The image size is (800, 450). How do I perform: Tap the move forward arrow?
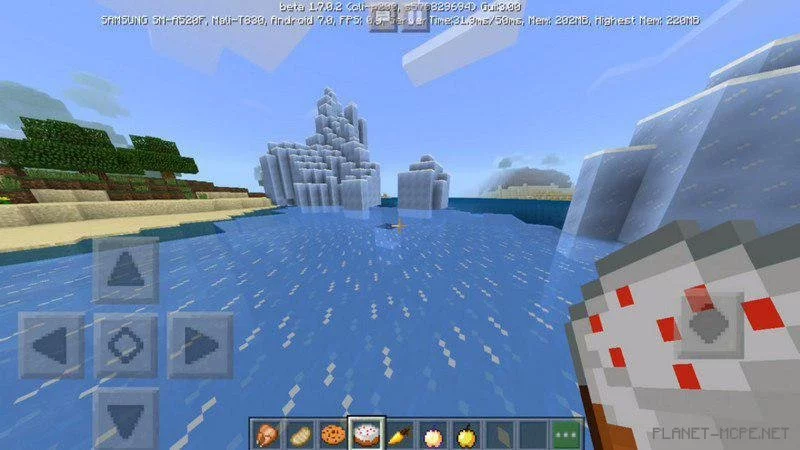[x=125, y=270]
